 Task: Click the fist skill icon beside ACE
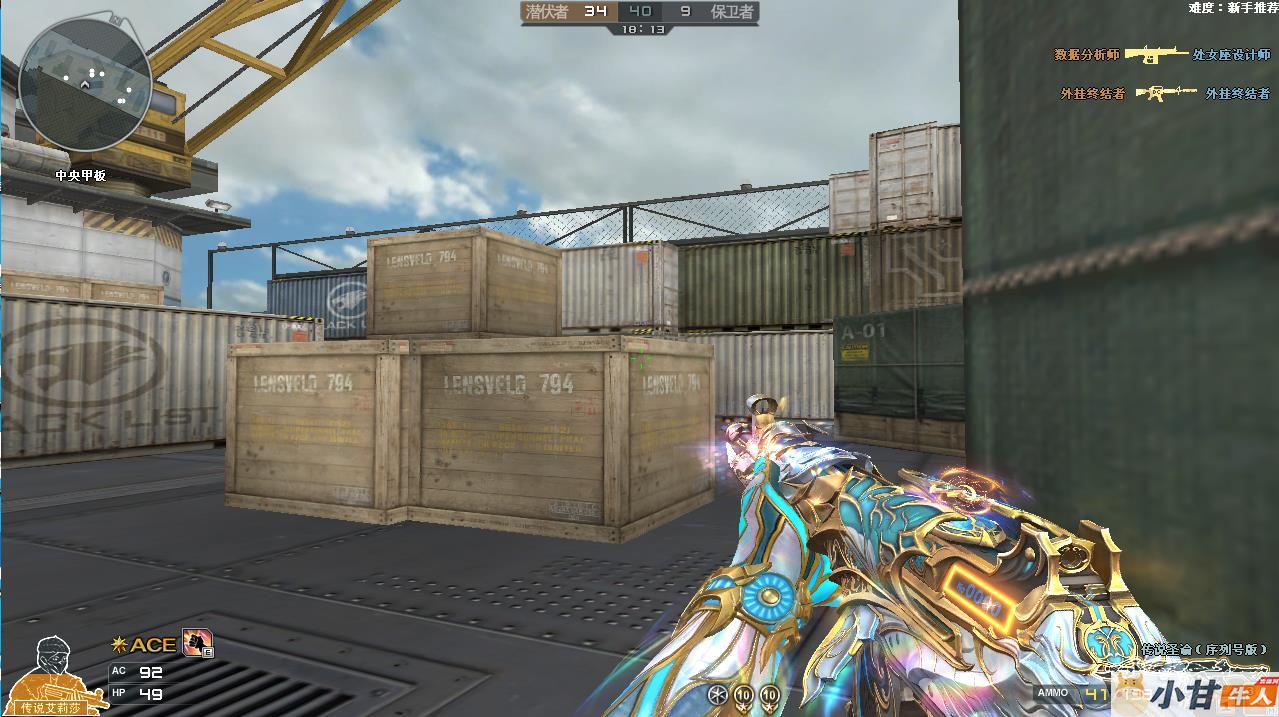(x=196, y=645)
